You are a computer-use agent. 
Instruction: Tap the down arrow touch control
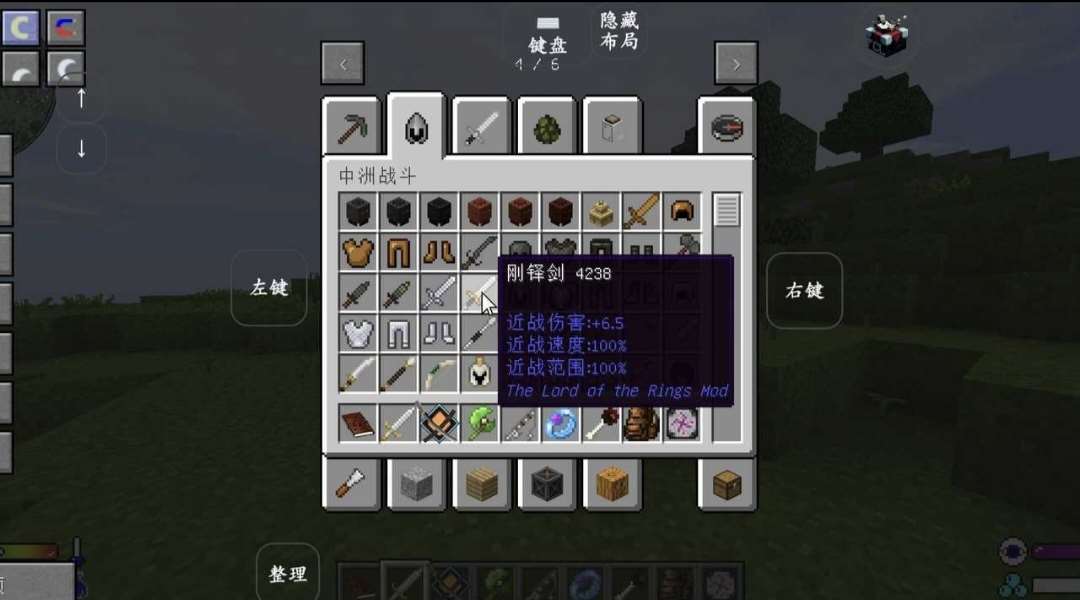82,149
